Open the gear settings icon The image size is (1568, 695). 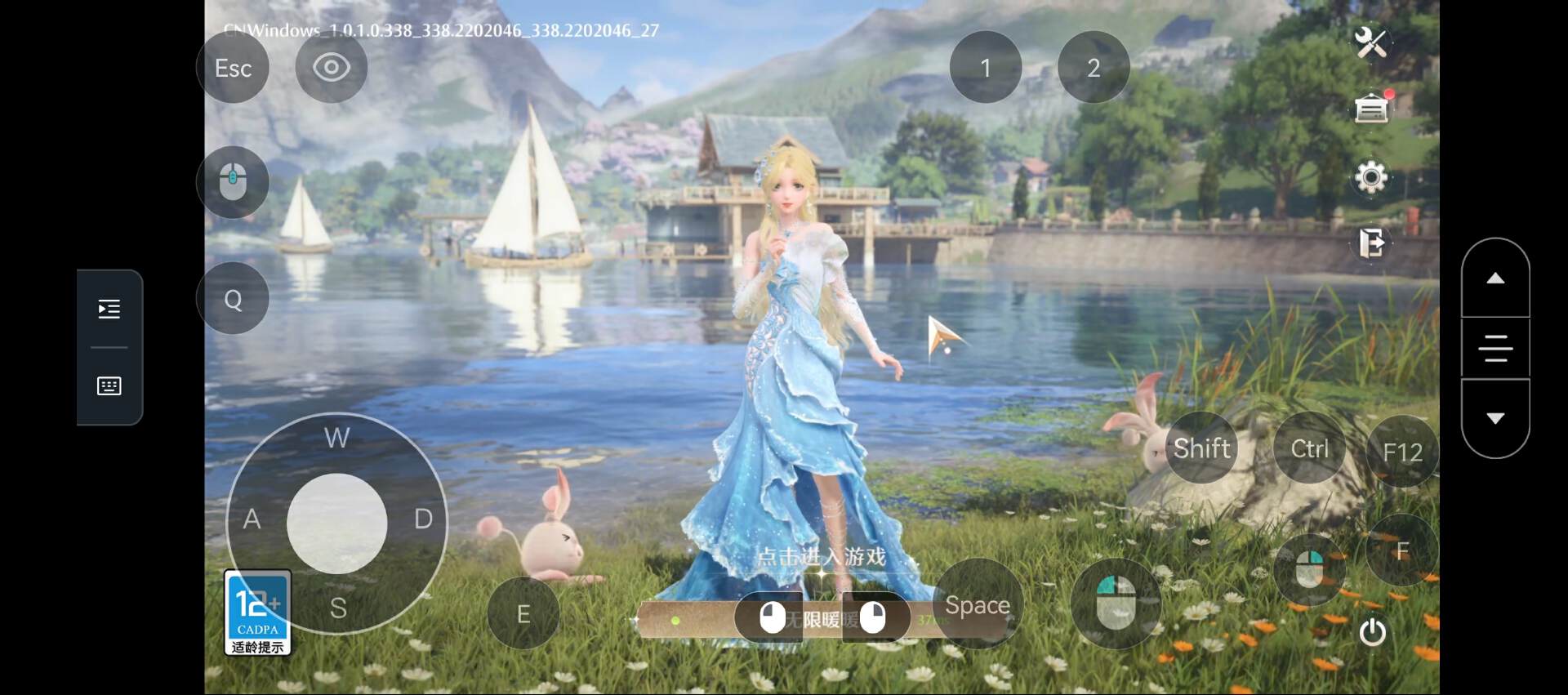(x=1370, y=176)
